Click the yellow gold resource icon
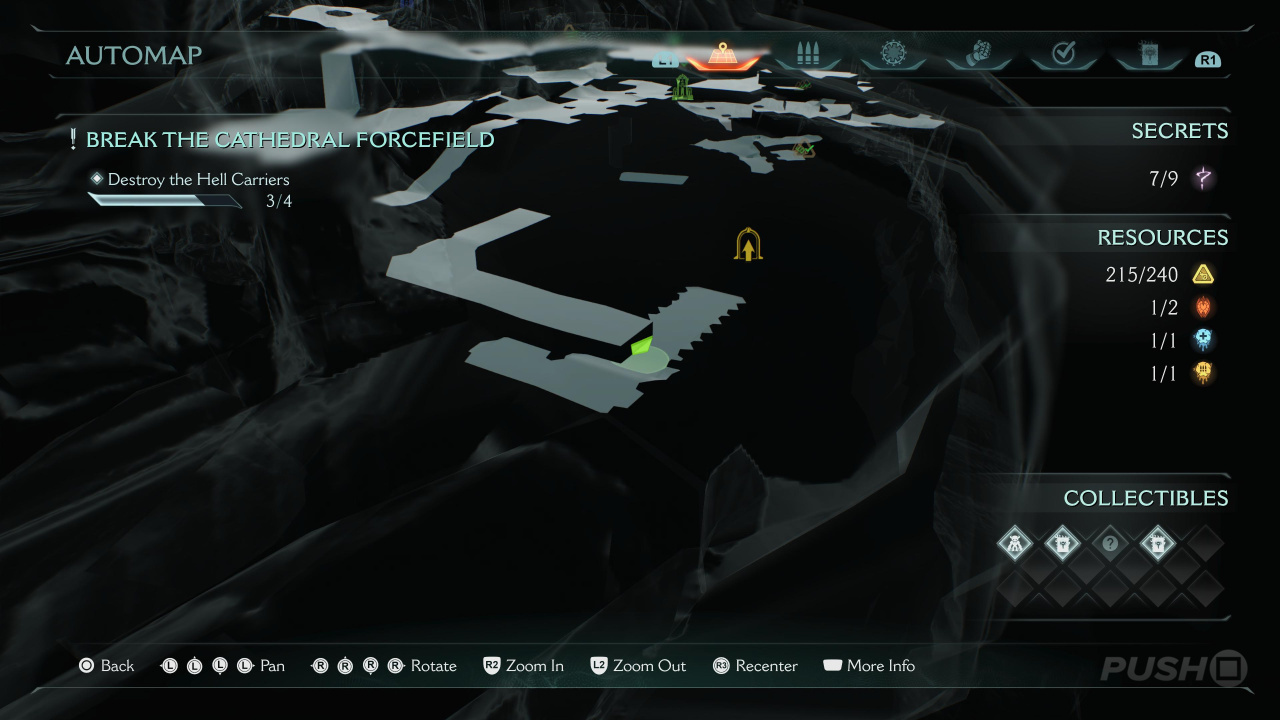 point(1203,274)
